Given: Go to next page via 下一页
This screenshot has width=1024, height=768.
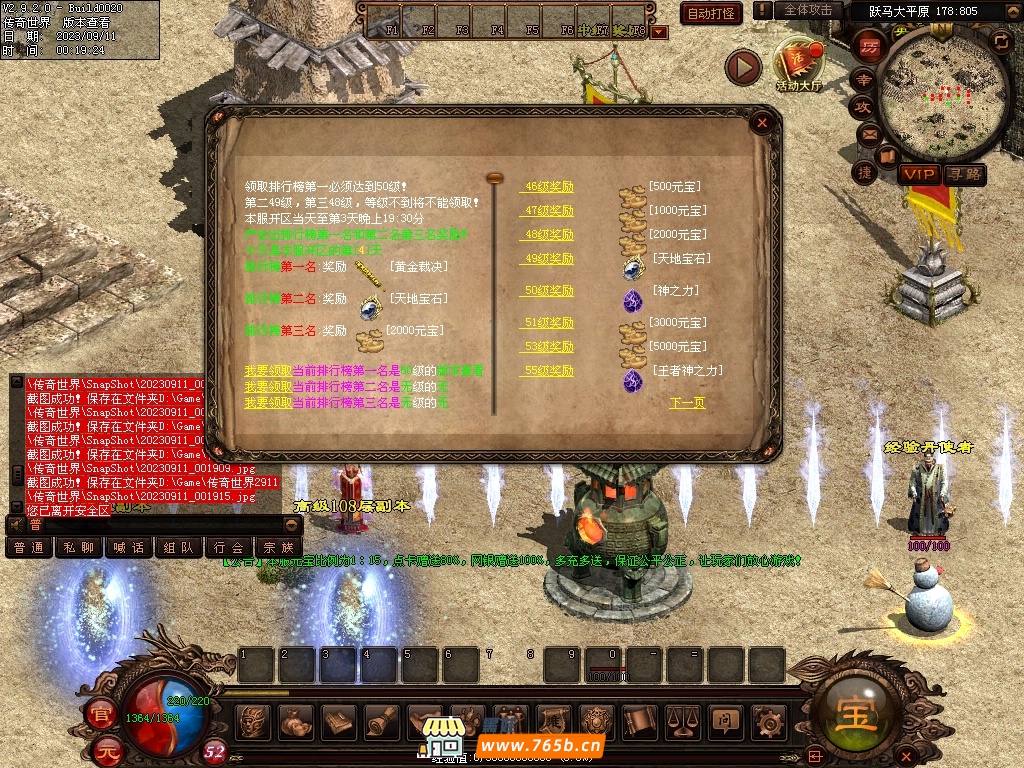Looking at the screenshot, I should tap(687, 403).
